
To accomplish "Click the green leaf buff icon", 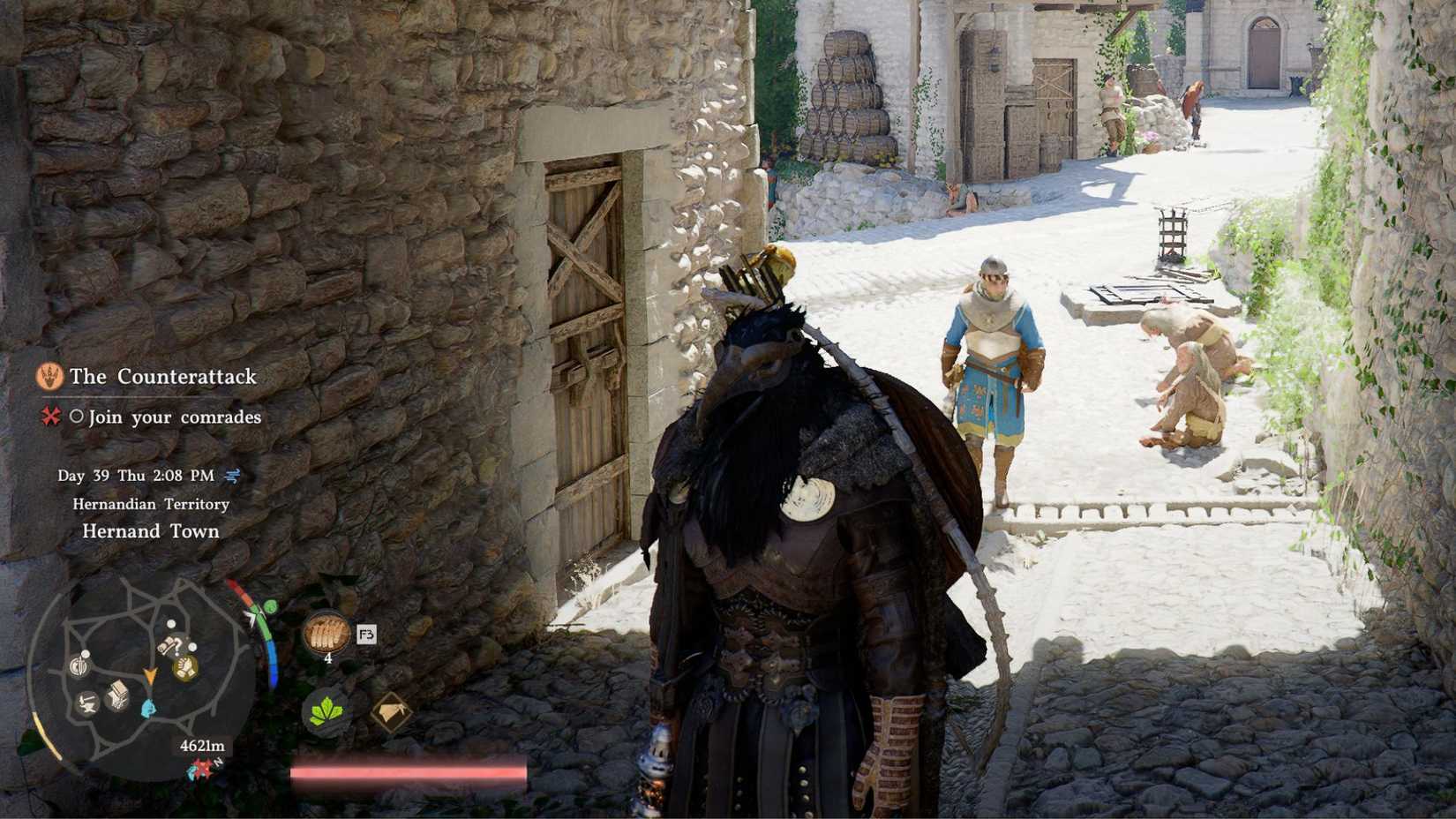I will point(326,712).
